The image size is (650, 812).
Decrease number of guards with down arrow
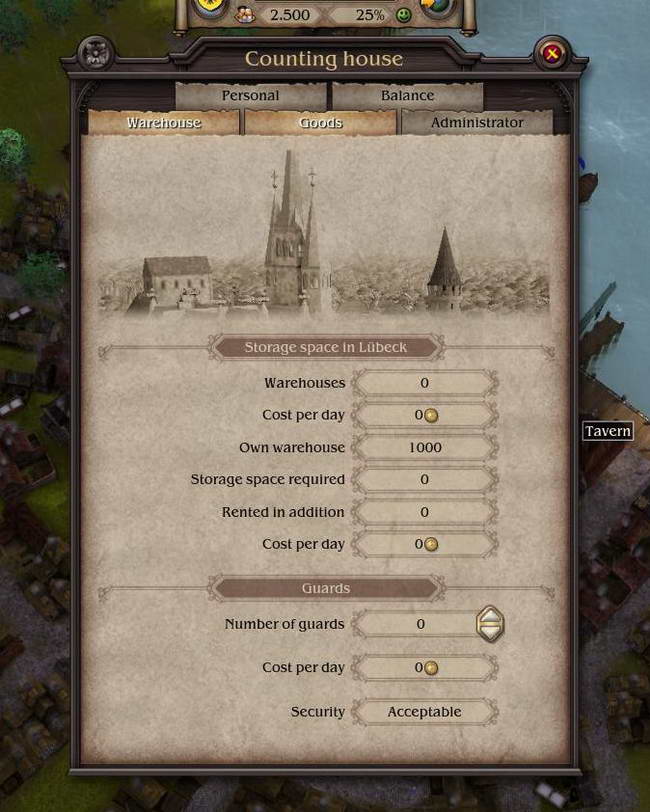(489, 632)
